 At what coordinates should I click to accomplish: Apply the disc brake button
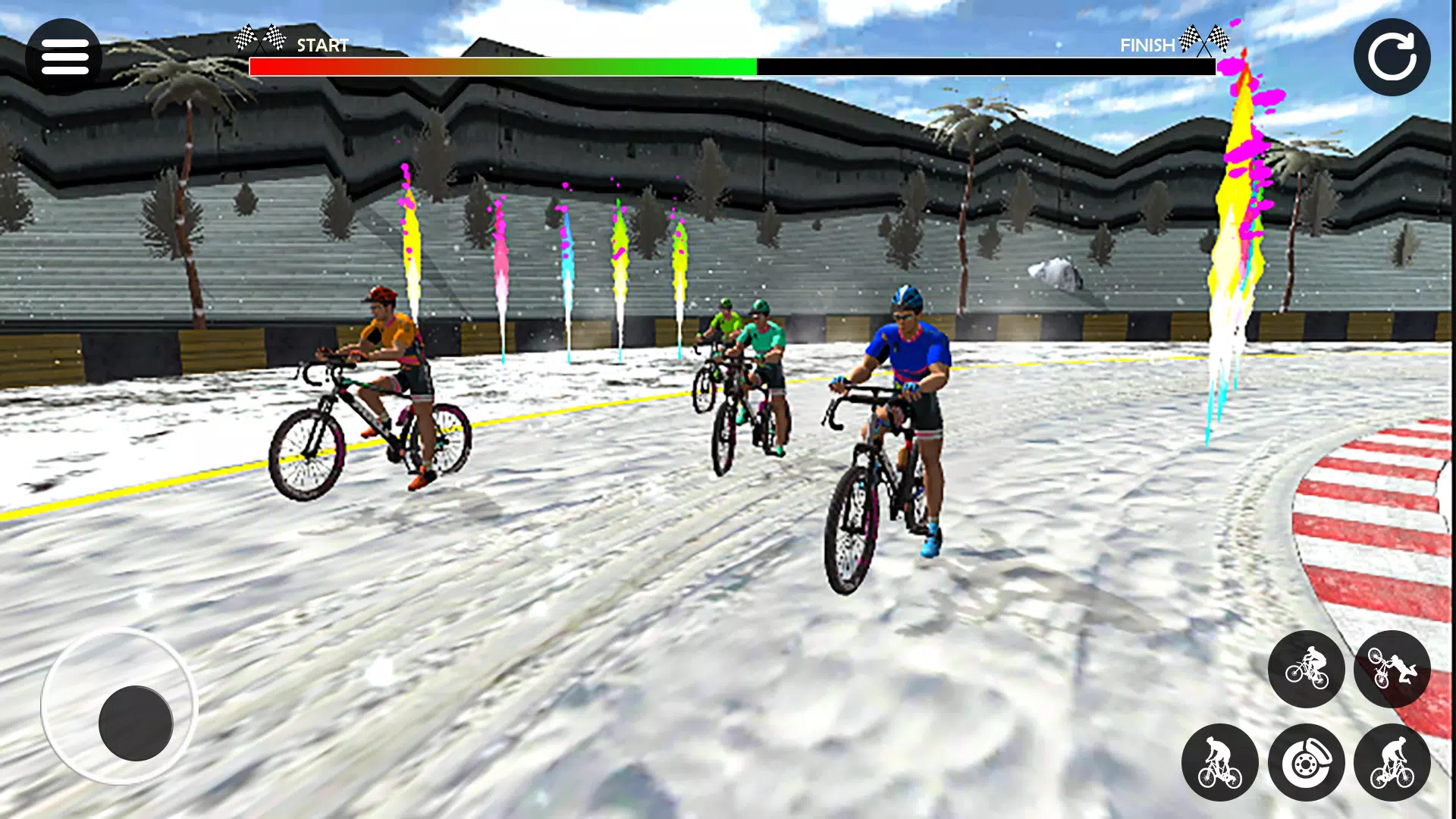[x=1306, y=762]
